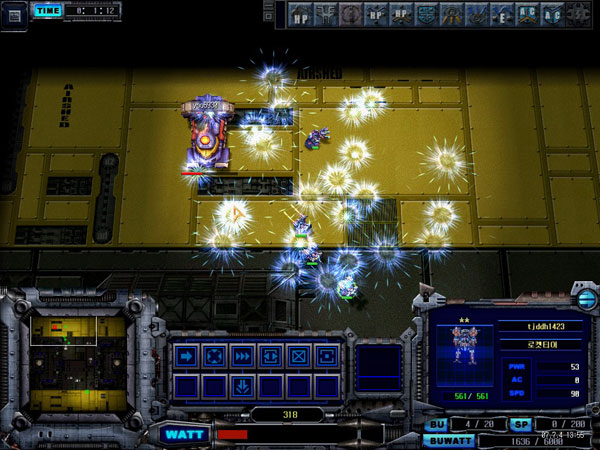Click the BUWATT label button
The width and height of the screenshot is (600, 450).
coord(450,439)
